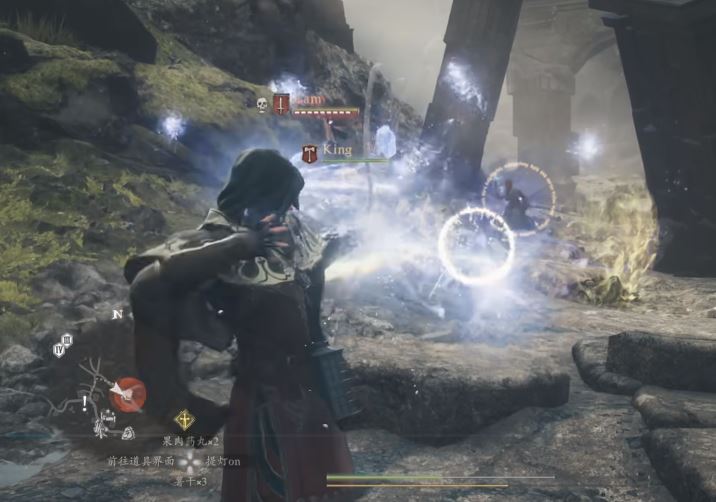Select the King pawn's axe shield icon
This screenshot has height=502, width=716.
pos(310,153)
